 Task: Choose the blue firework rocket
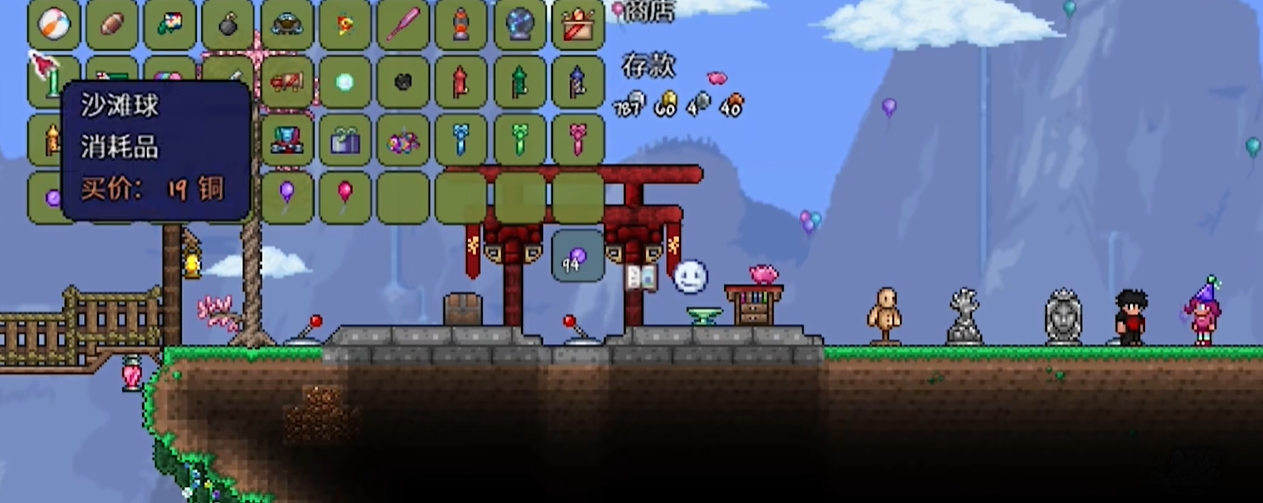(x=578, y=82)
